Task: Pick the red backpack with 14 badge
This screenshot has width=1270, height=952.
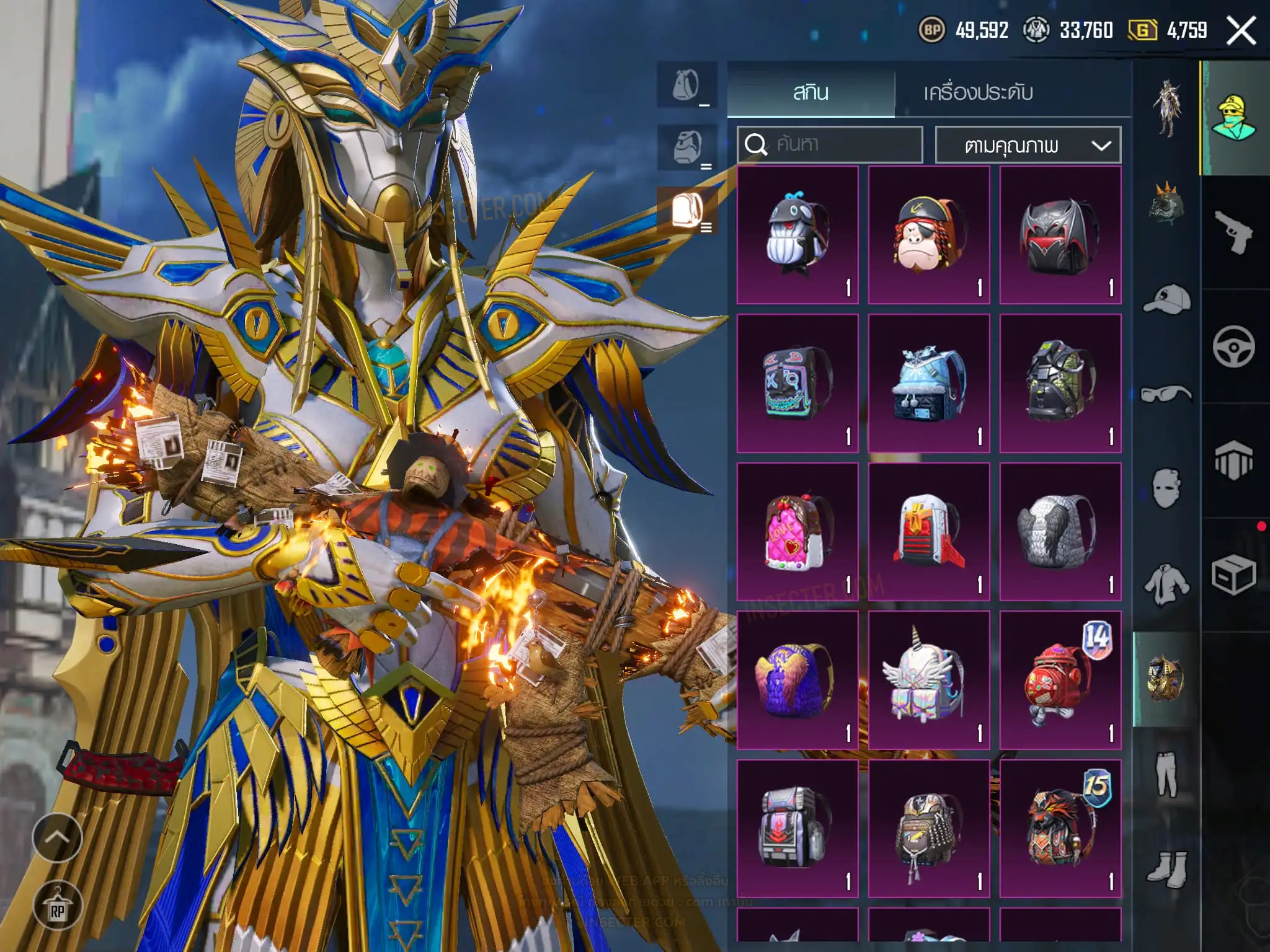Action: tap(1060, 680)
